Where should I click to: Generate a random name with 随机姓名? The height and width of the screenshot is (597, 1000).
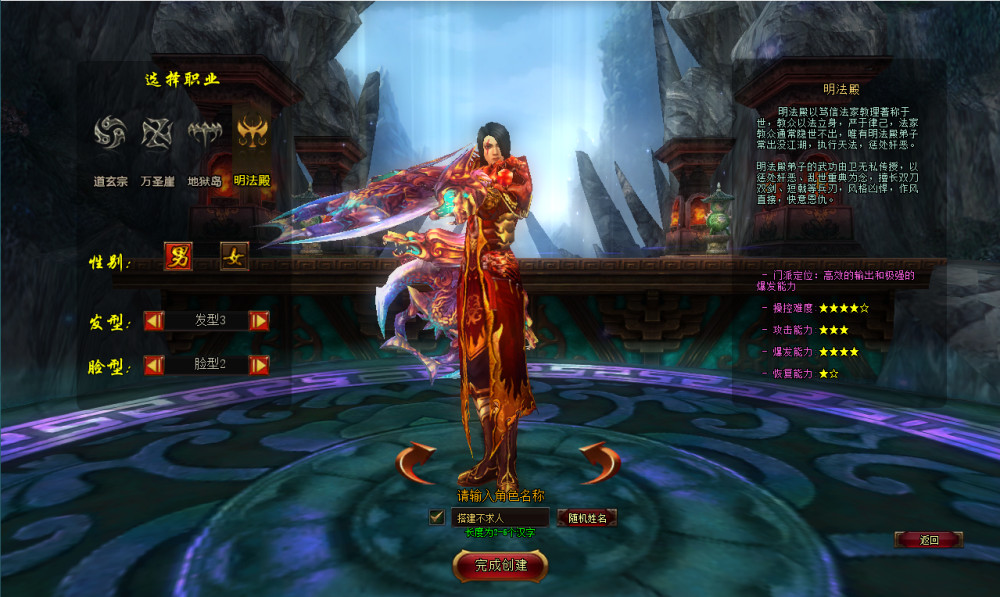click(586, 518)
